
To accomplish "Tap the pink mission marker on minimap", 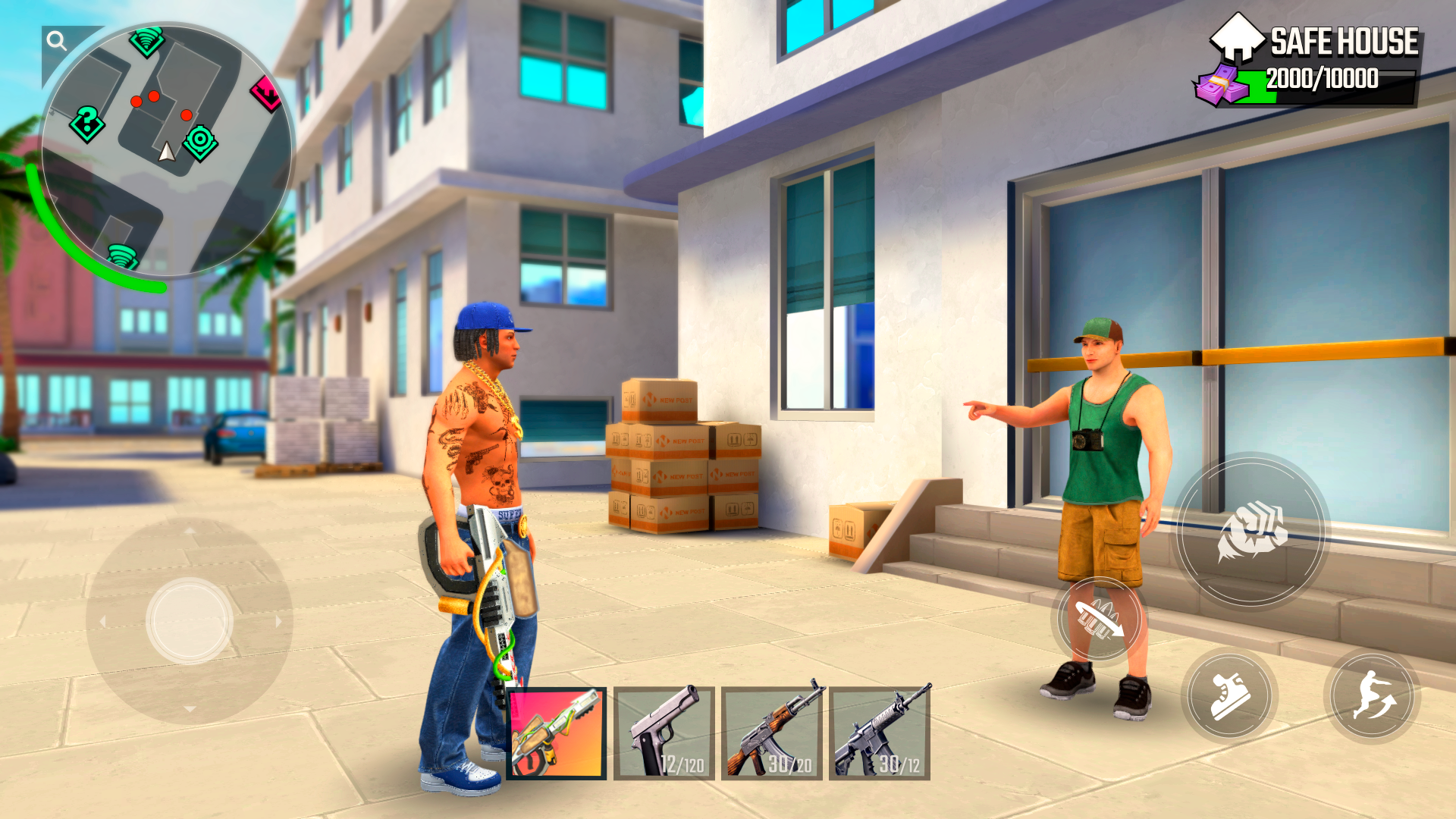I will point(266,93).
